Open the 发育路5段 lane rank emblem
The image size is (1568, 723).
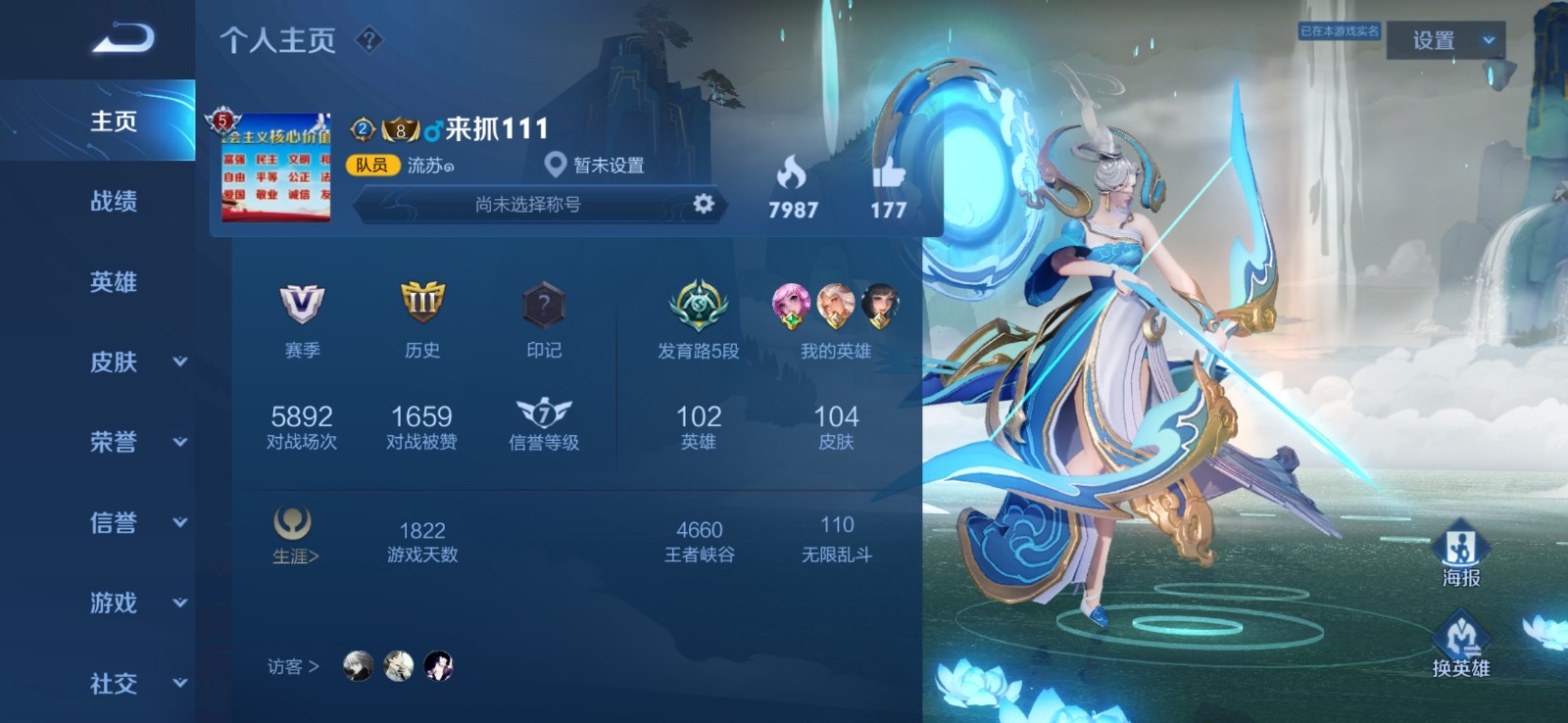point(698,304)
